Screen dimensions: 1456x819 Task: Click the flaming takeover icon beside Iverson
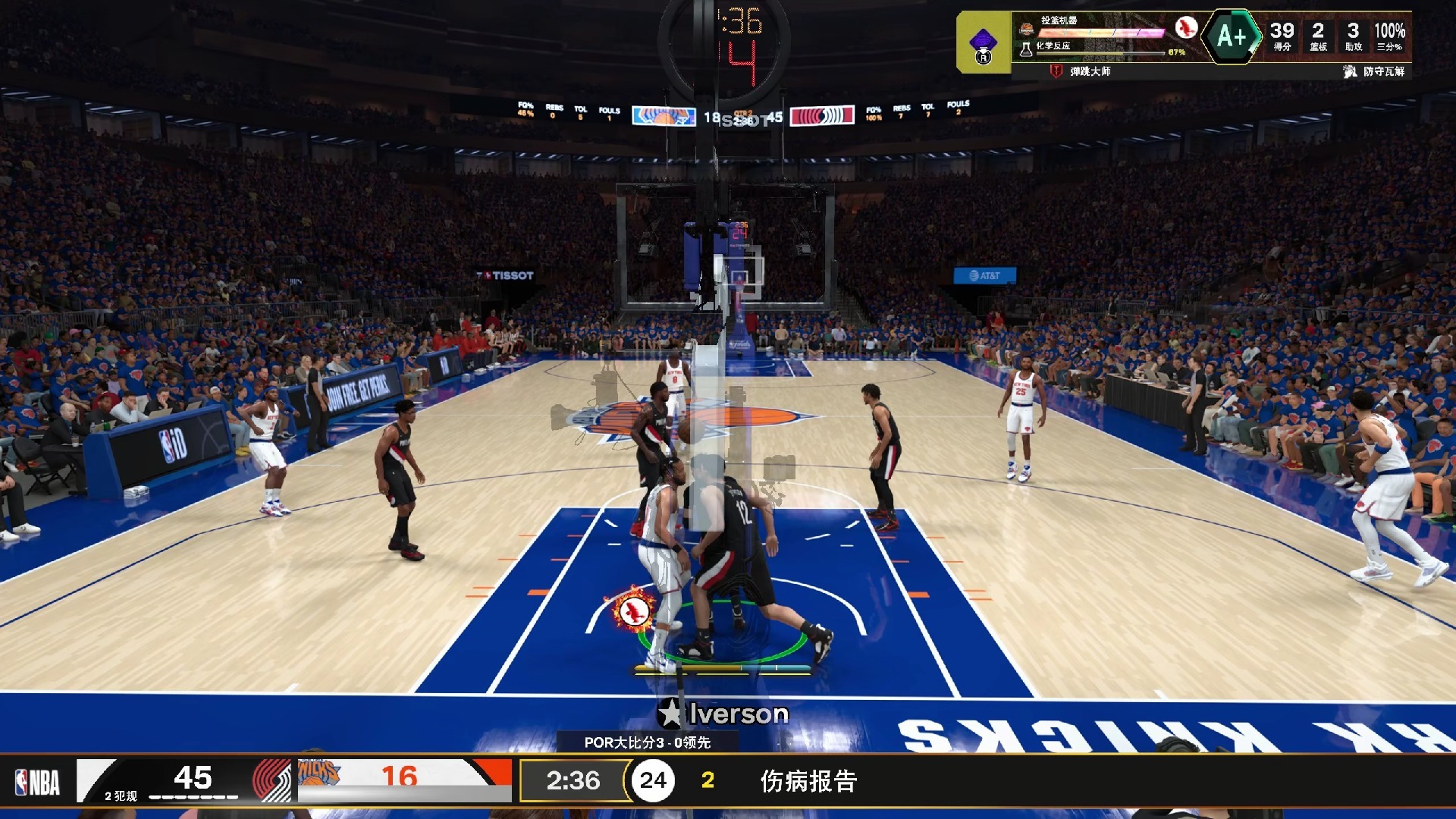[x=633, y=609]
